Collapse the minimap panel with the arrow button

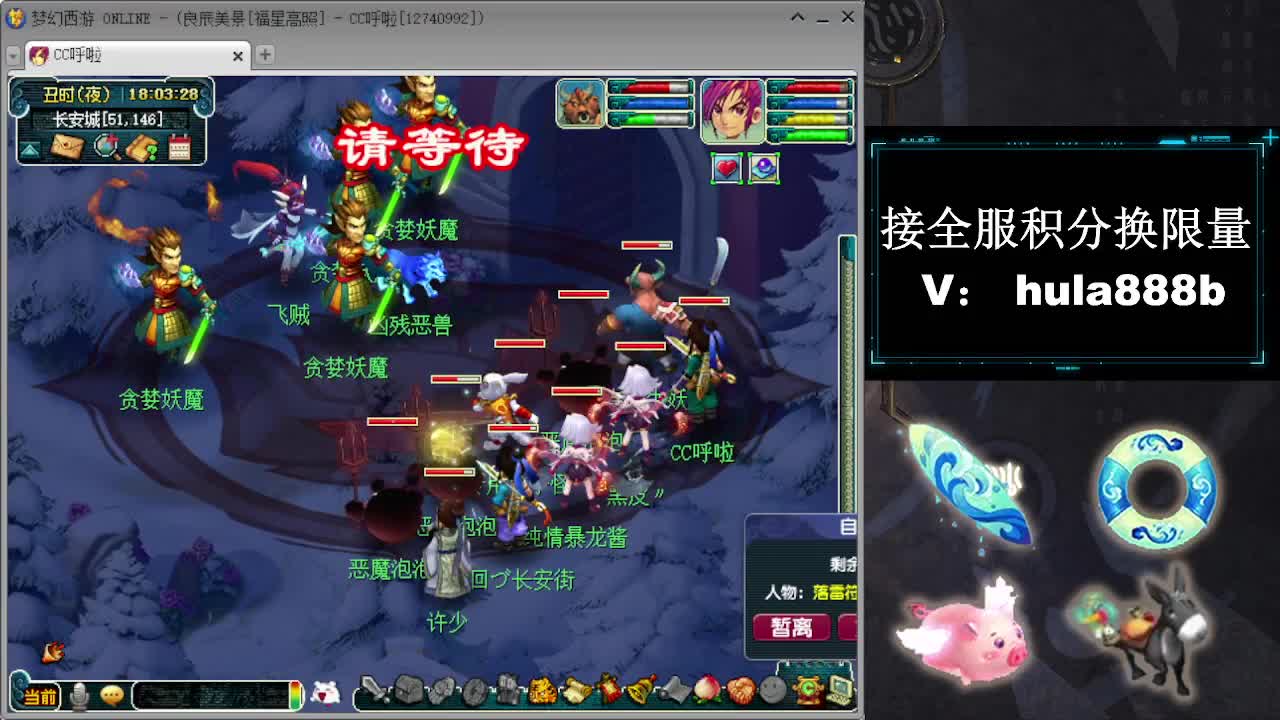(x=30, y=149)
